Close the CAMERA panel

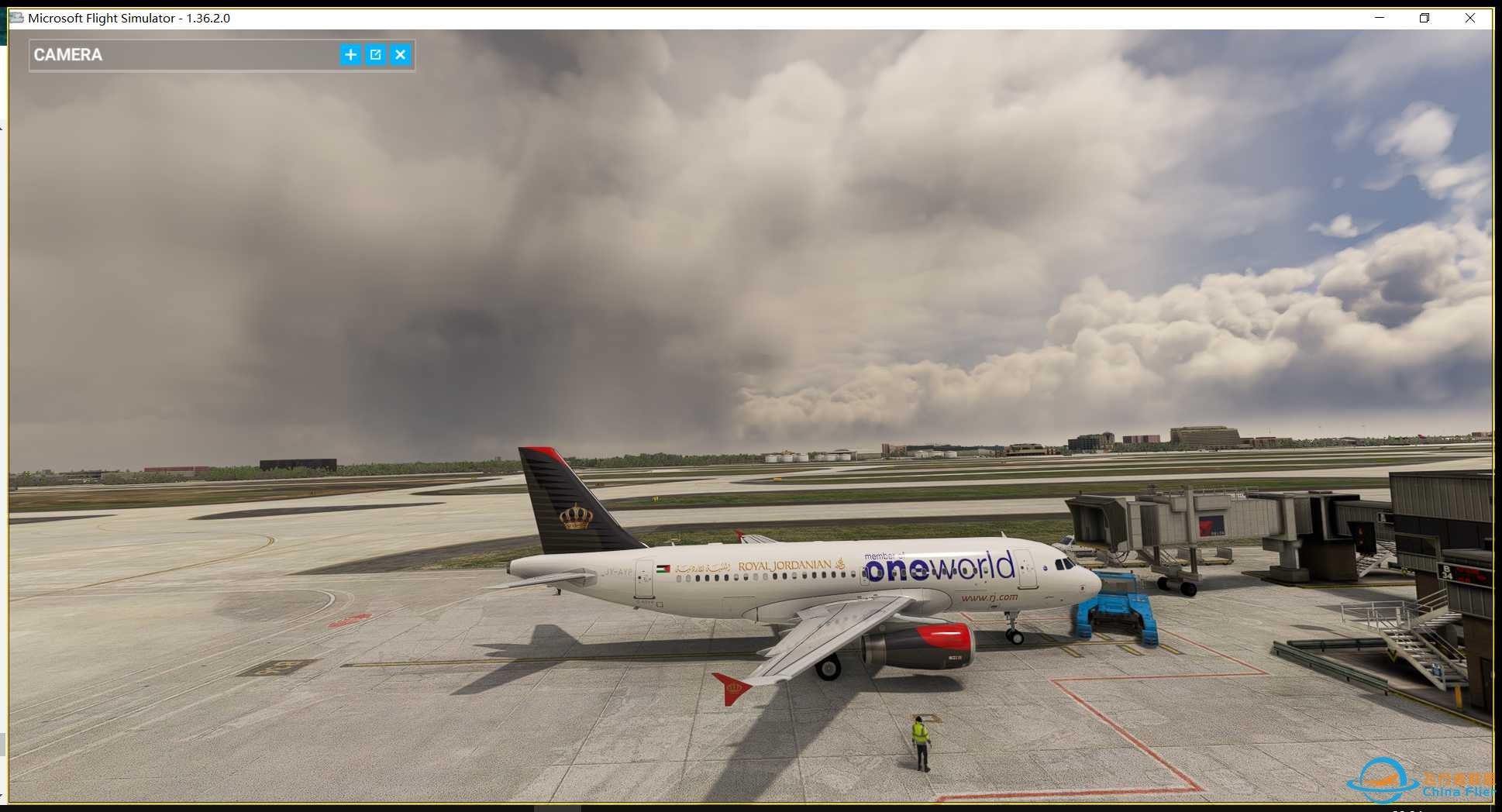401,54
